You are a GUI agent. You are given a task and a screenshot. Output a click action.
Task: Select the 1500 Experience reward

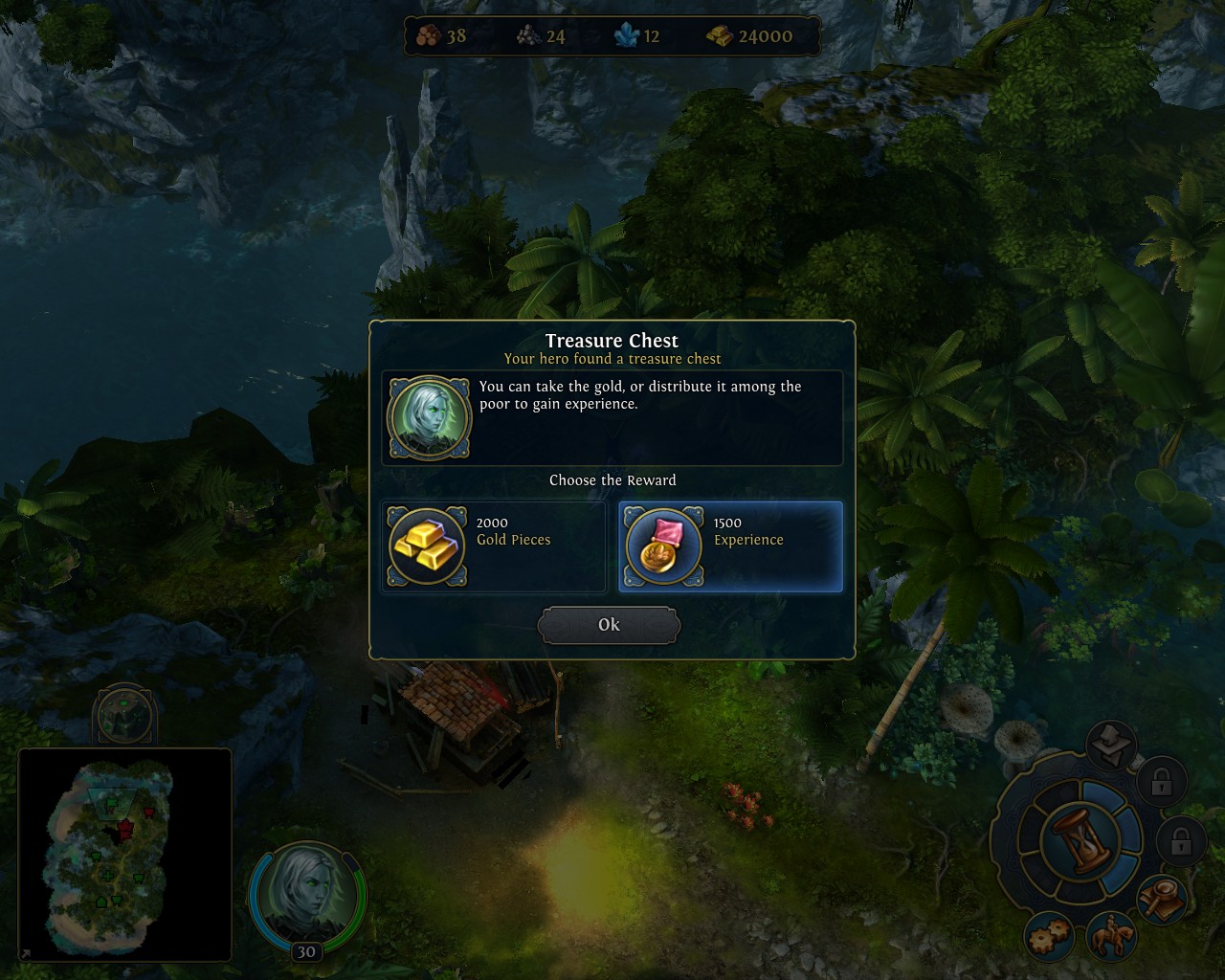730,546
